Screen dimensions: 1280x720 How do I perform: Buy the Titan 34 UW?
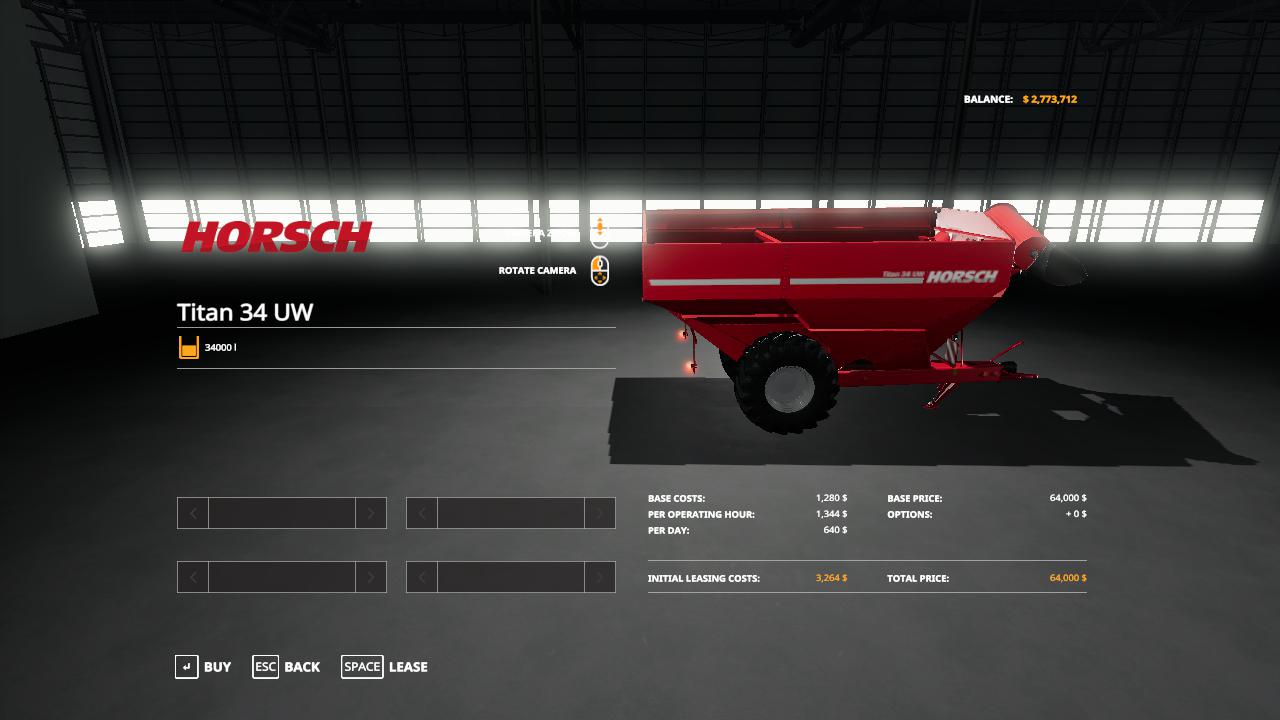tap(203, 667)
